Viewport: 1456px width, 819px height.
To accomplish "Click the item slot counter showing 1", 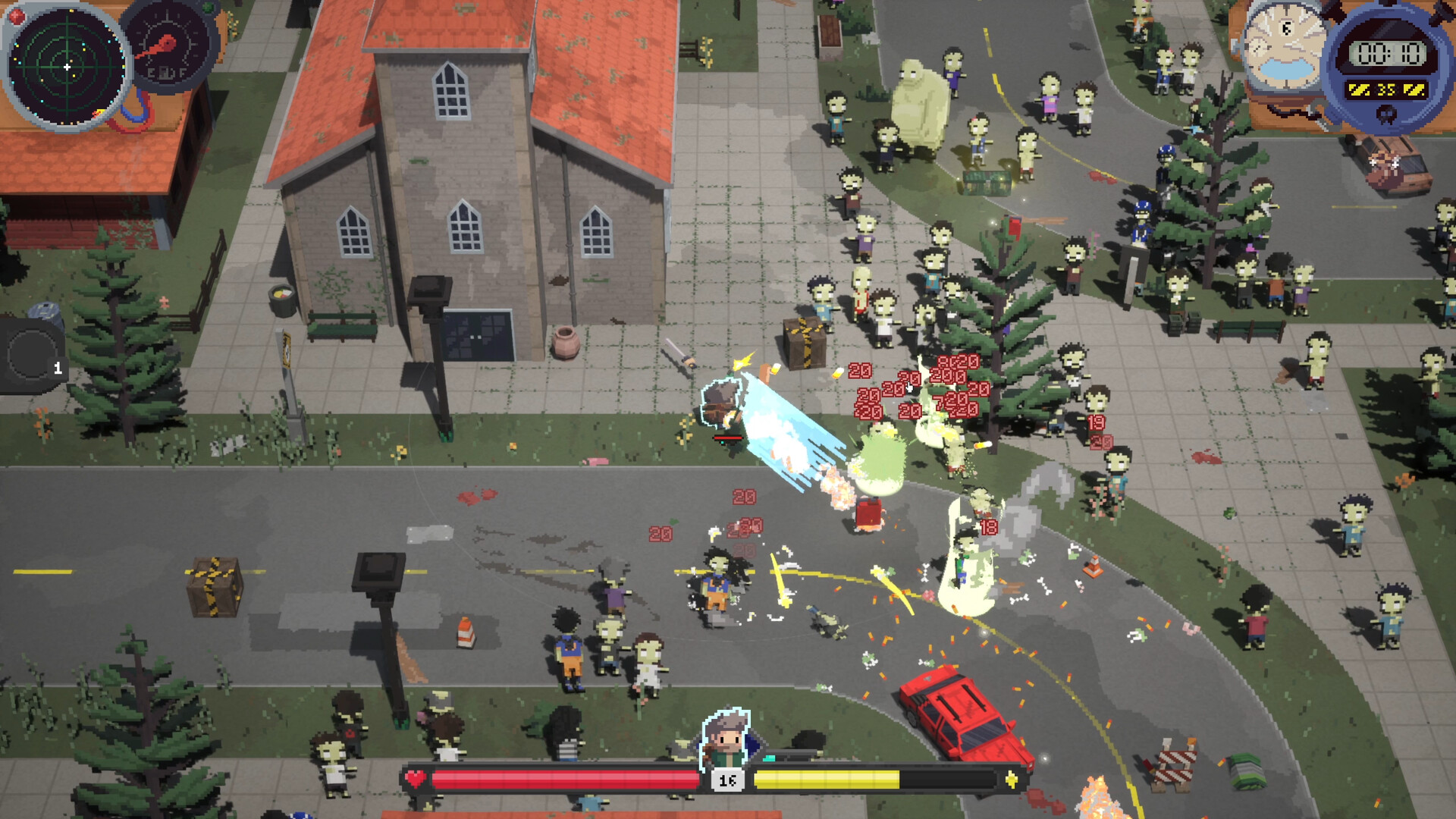I will click(58, 368).
